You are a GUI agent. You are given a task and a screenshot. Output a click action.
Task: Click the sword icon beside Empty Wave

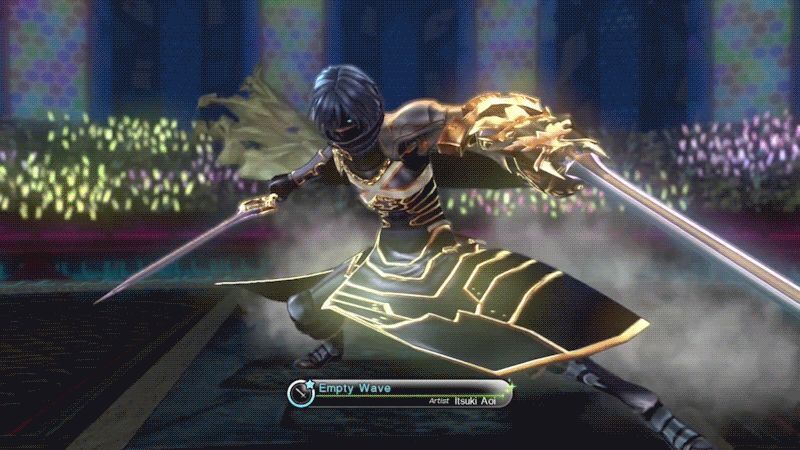[301, 392]
